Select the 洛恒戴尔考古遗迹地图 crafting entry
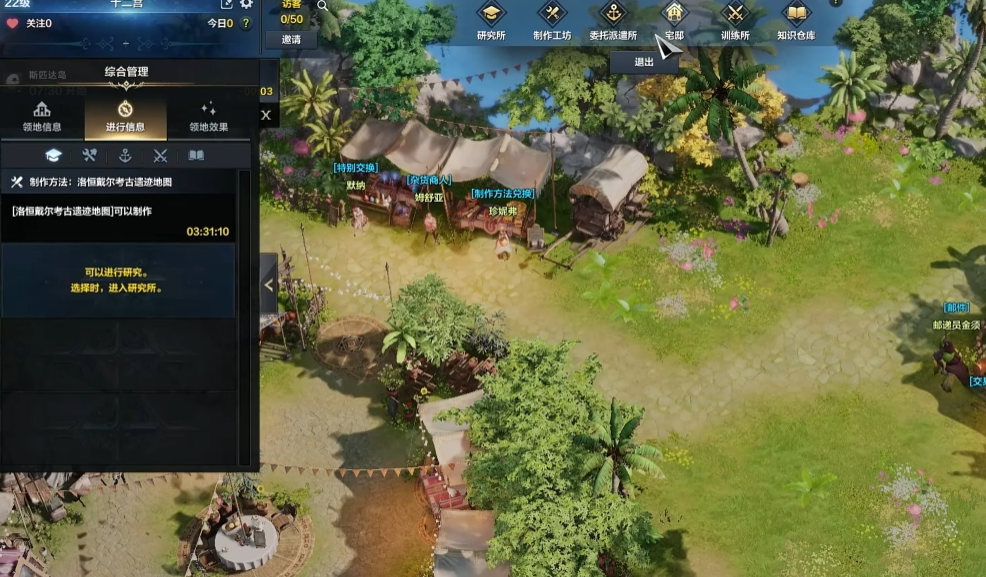Viewport: 986px width, 577px height. [119, 214]
